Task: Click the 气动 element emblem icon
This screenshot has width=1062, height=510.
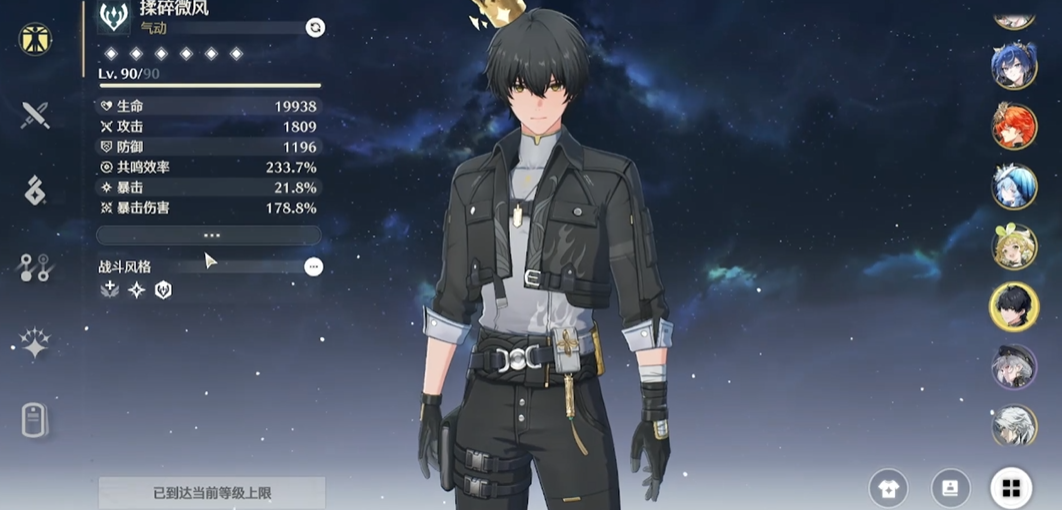Action: pyautogui.click(x=113, y=17)
